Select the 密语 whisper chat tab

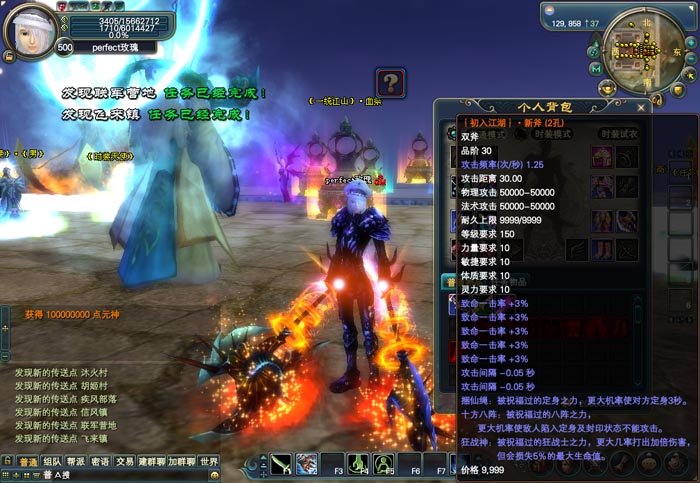tap(100, 462)
